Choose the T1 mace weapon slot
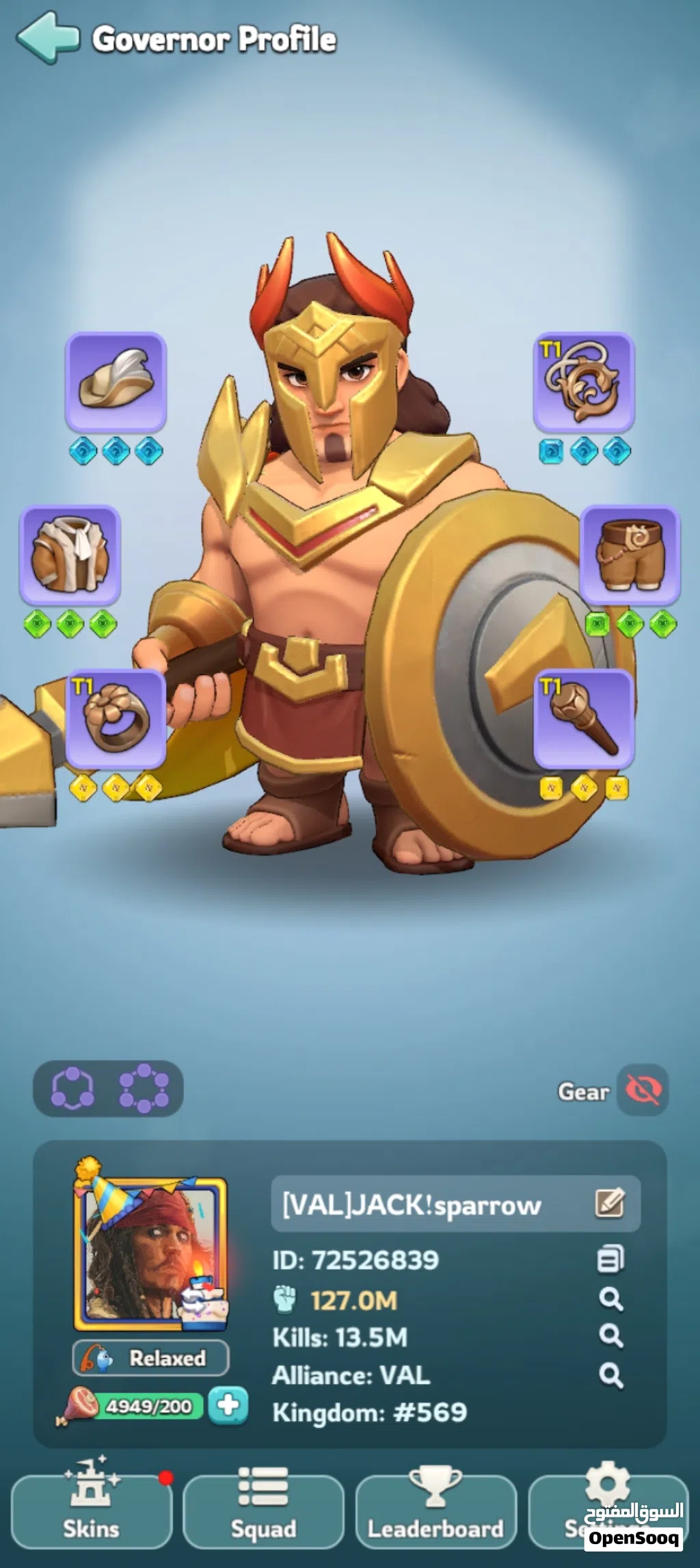The height and width of the screenshot is (1568, 700). tap(583, 718)
